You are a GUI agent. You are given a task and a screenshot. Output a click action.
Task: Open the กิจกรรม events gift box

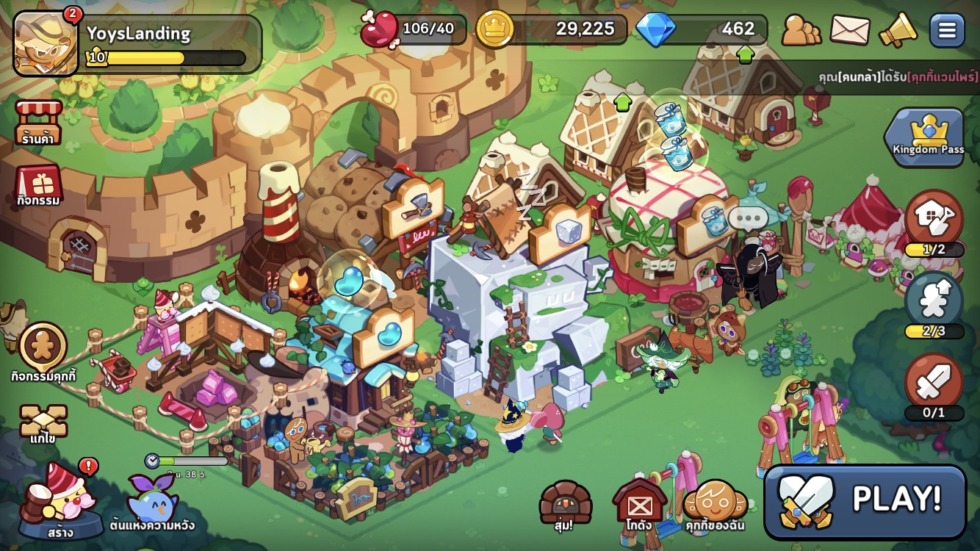39,184
